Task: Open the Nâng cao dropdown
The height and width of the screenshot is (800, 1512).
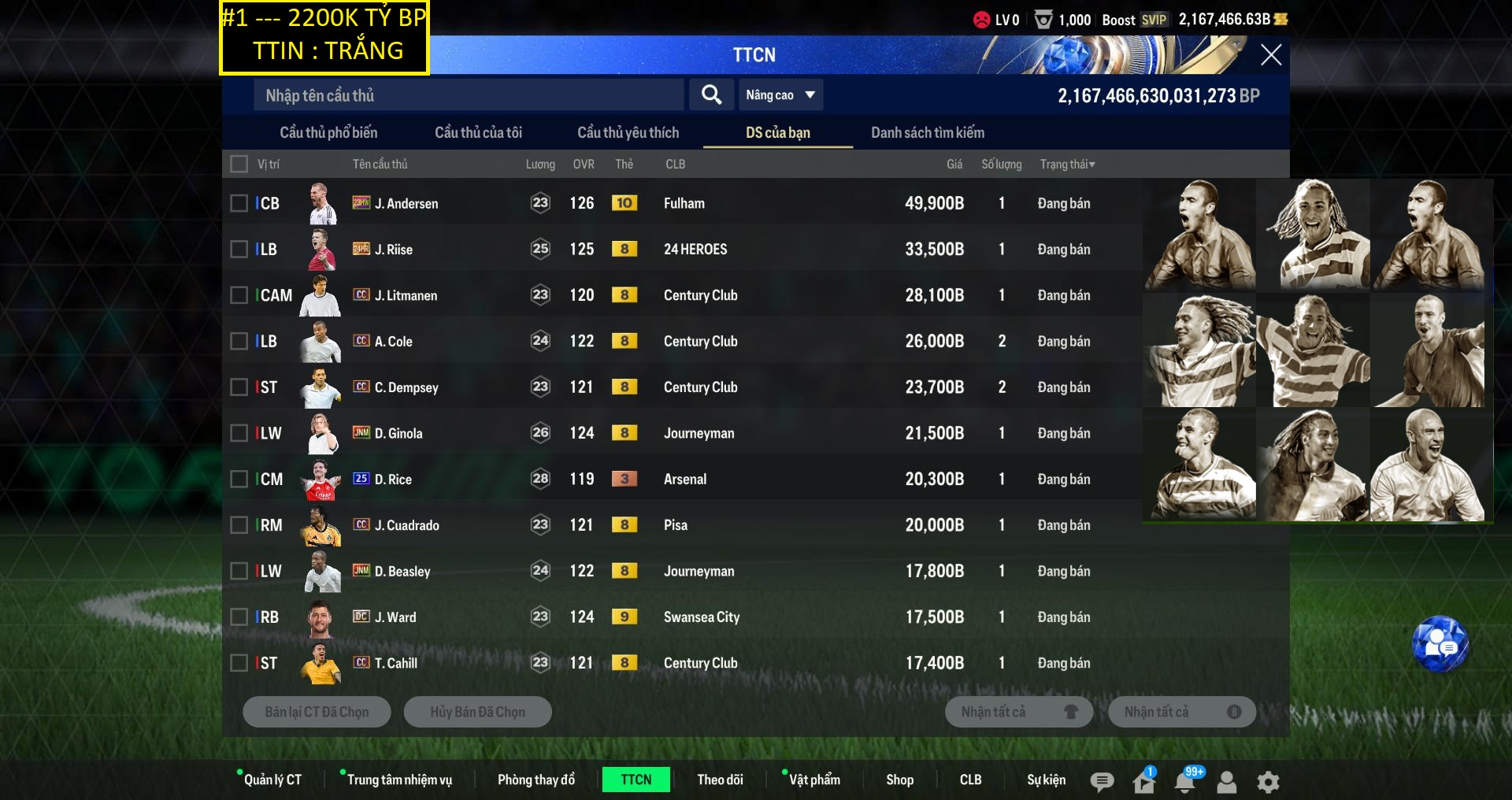Action: pyautogui.click(x=780, y=95)
